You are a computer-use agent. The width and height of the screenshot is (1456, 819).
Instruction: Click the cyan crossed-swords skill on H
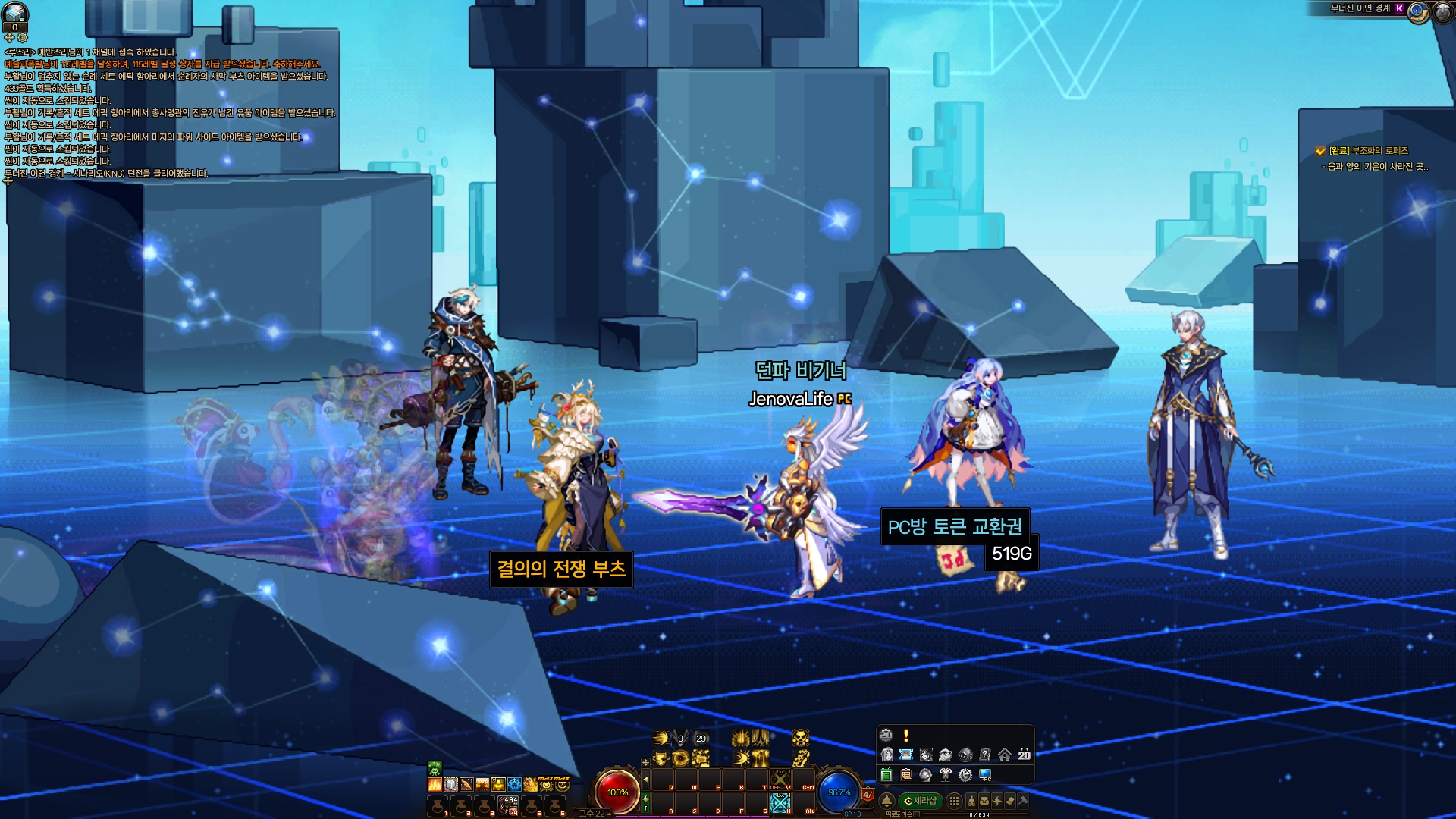[780, 803]
